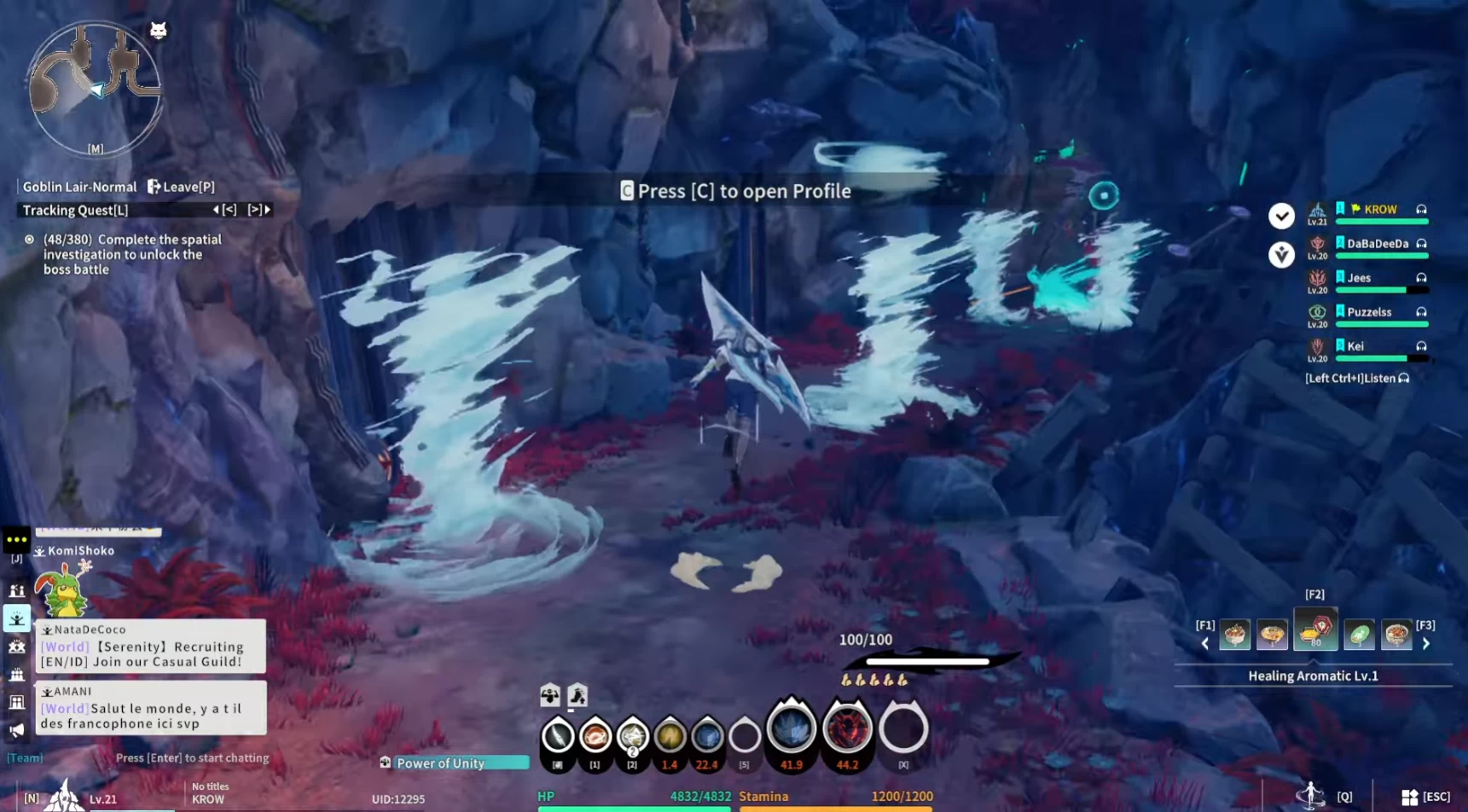Select party member DaBaDeeDa
This screenshot has width=1468, height=812.
(x=1377, y=244)
